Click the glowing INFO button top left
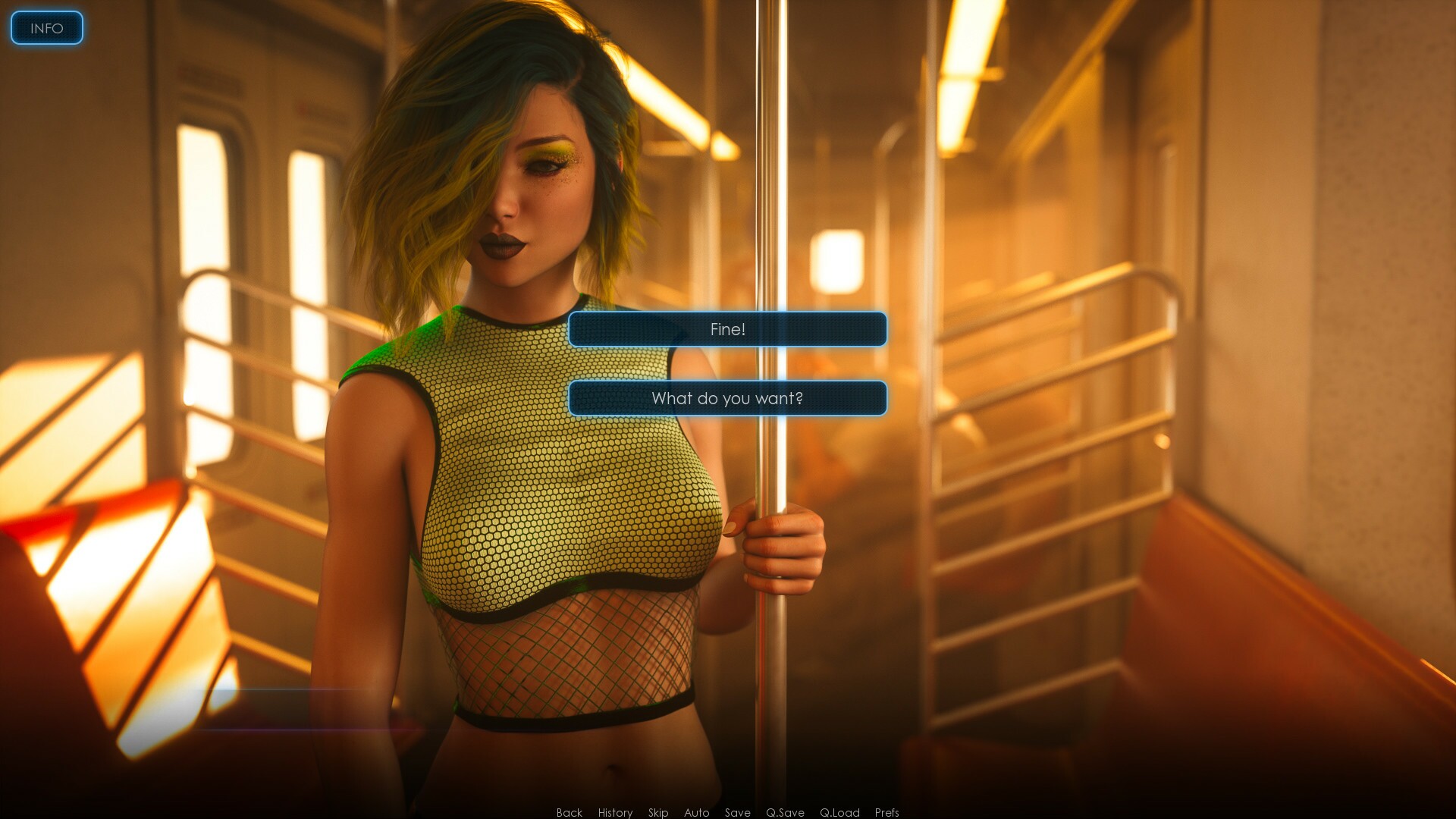1456x819 pixels. pos(46,28)
